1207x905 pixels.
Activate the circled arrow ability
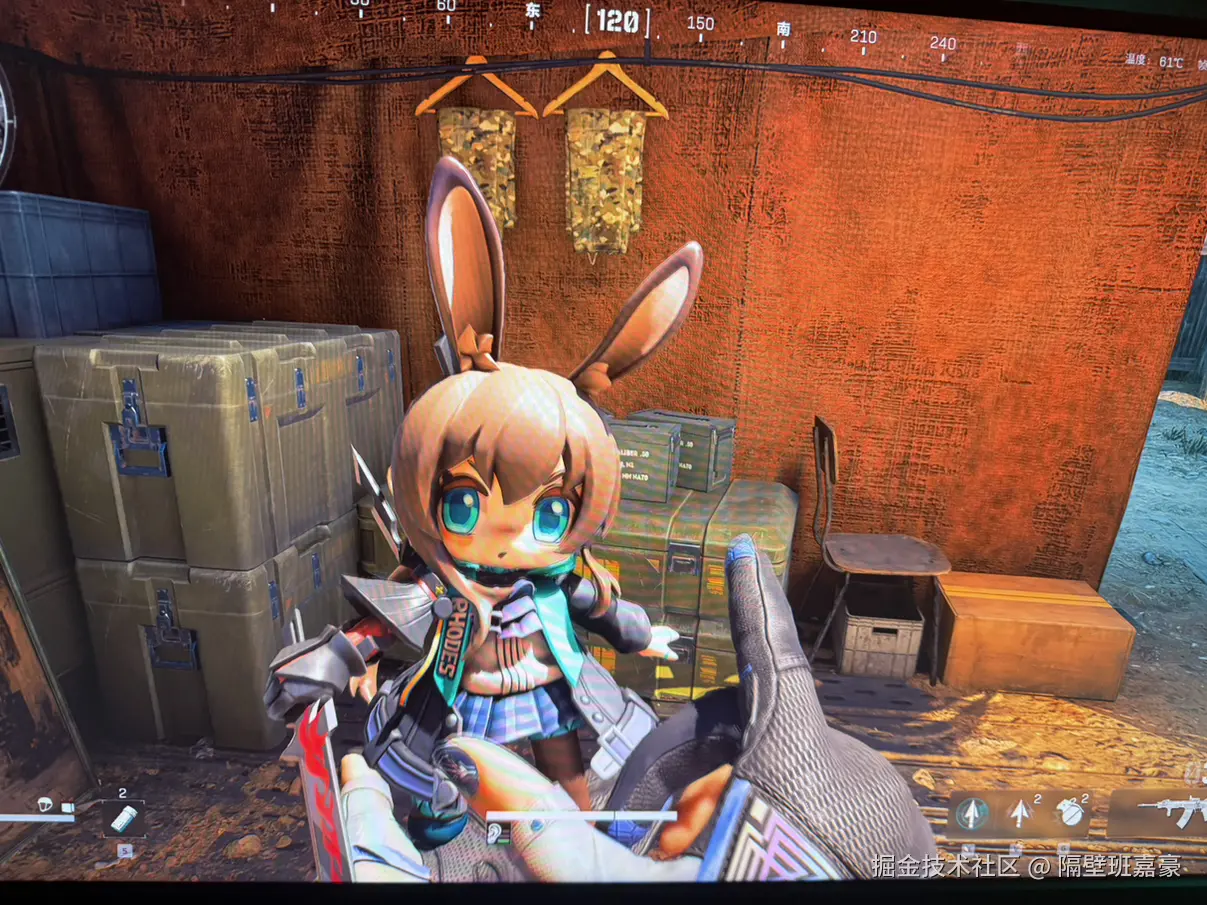pyautogui.click(x=970, y=815)
